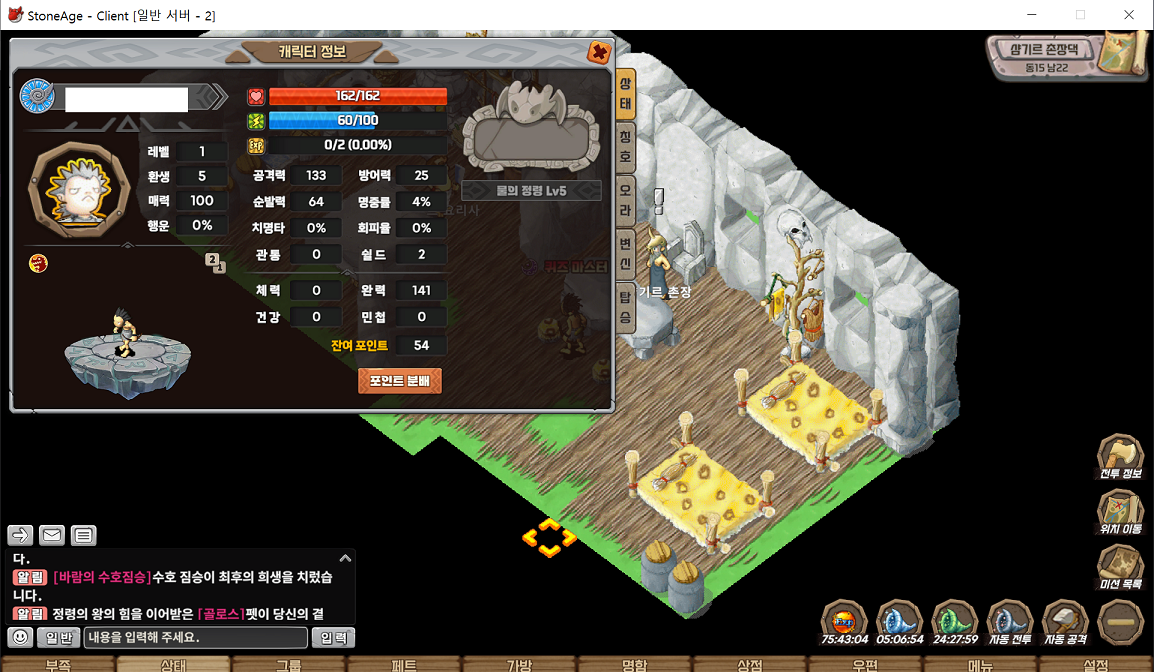Open the 오라 aura tab
This screenshot has width=1154, height=672.
coord(625,197)
